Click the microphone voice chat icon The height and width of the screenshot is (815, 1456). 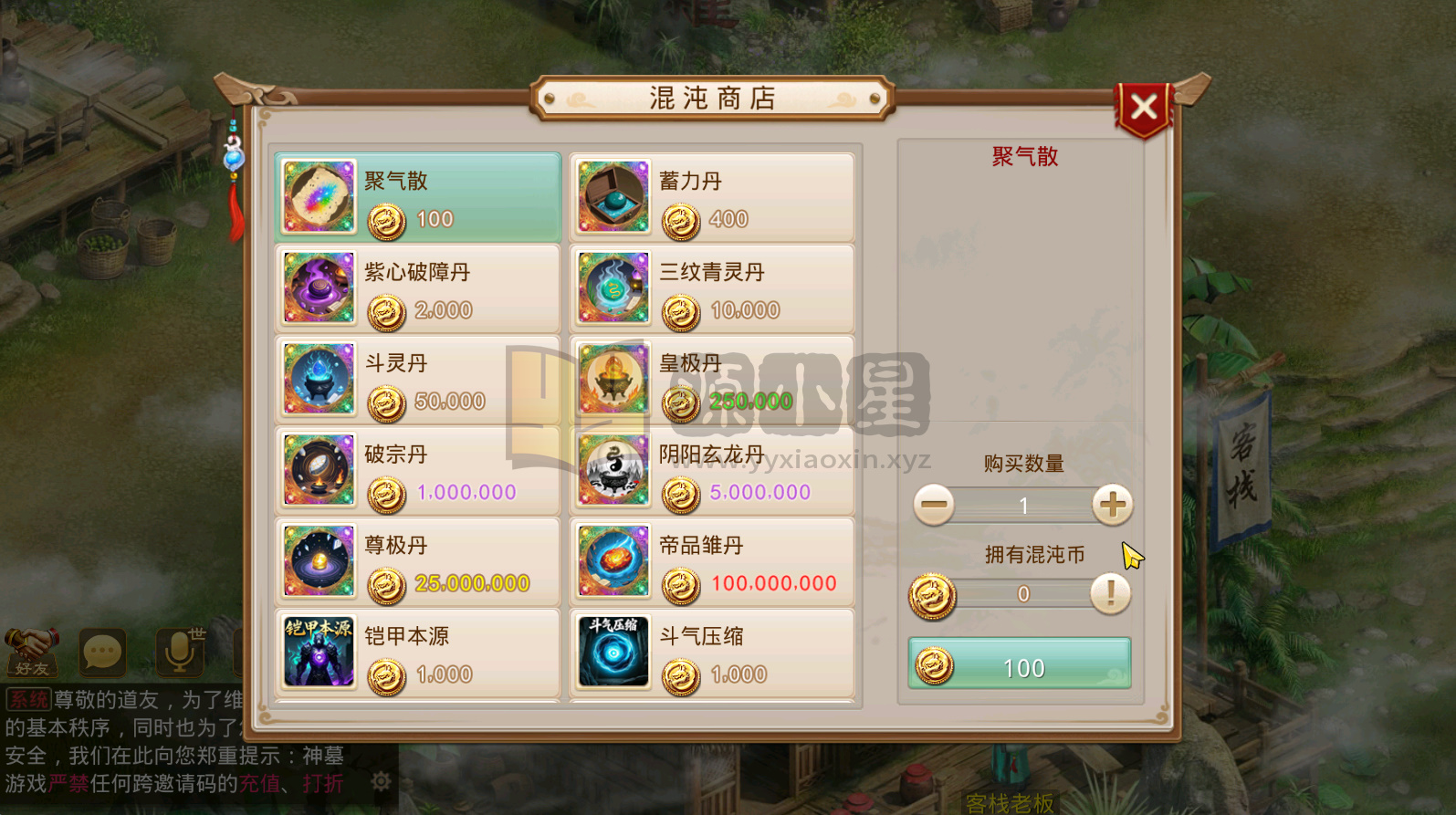click(x=179, y=652)
